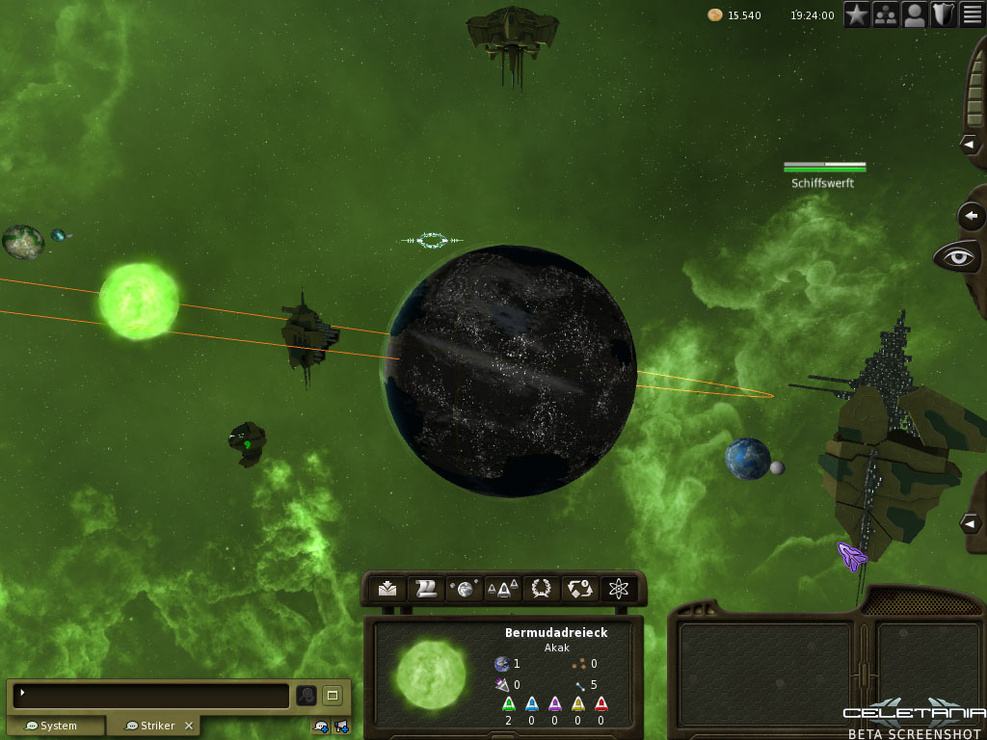Click the inbox tray toolbar button
Screen dimensions: 987x740
(388, 589)
